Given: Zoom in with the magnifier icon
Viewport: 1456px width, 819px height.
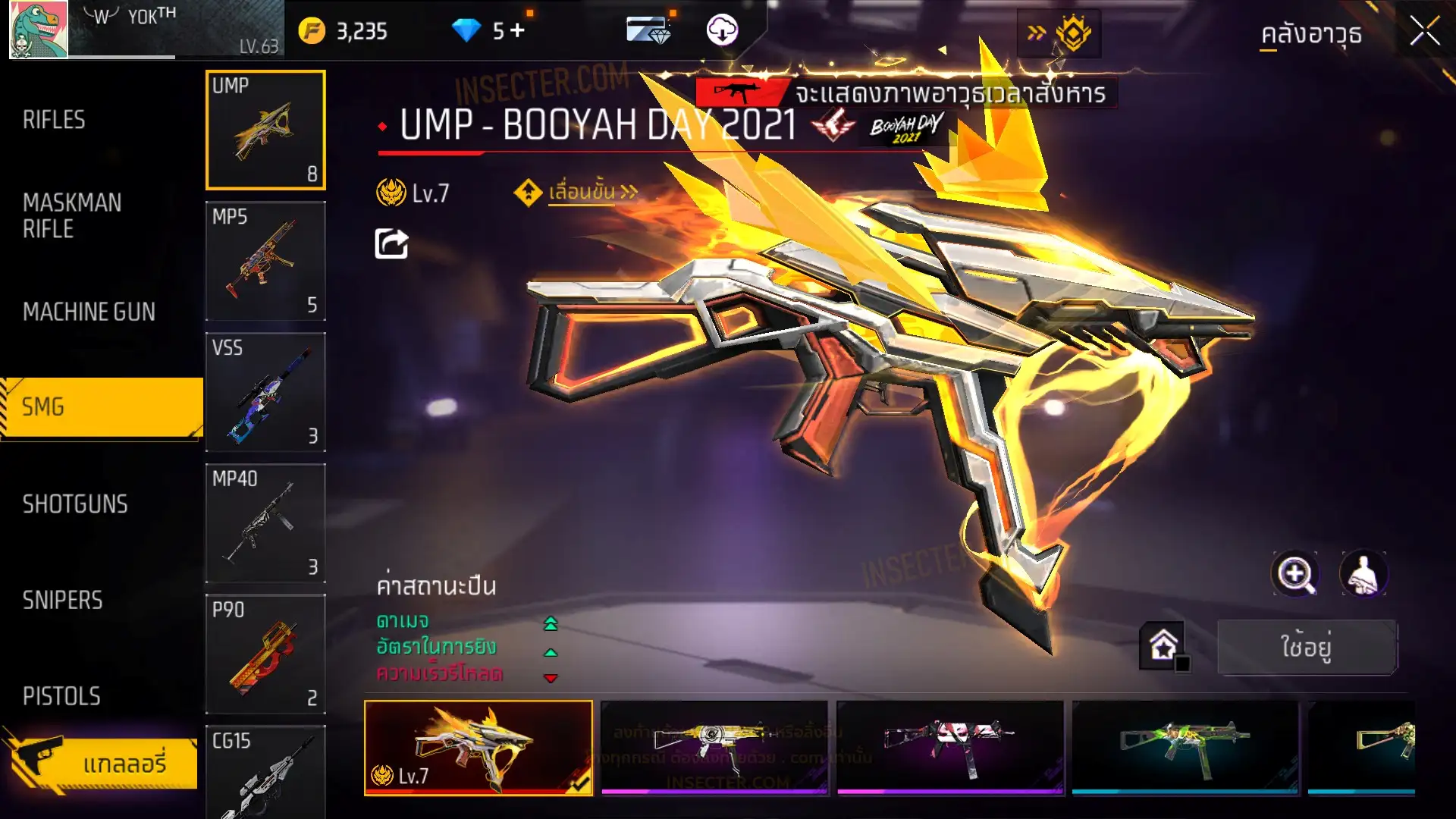Looking at the screenshot, I should (x=1294, y=574).
